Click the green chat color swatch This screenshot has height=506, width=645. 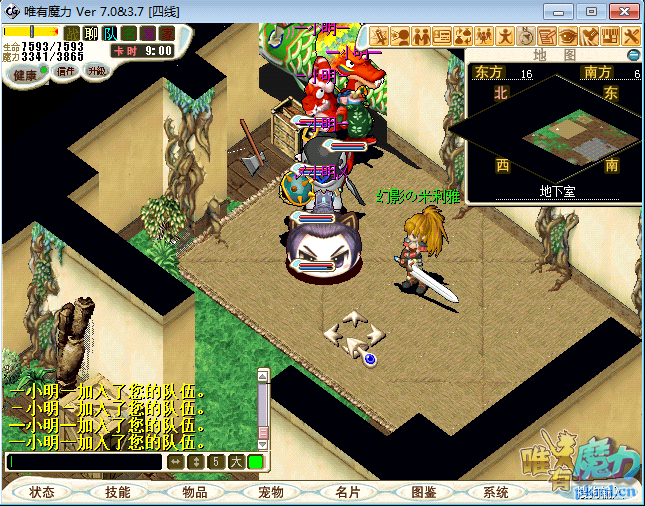click(x=255, y=462)
